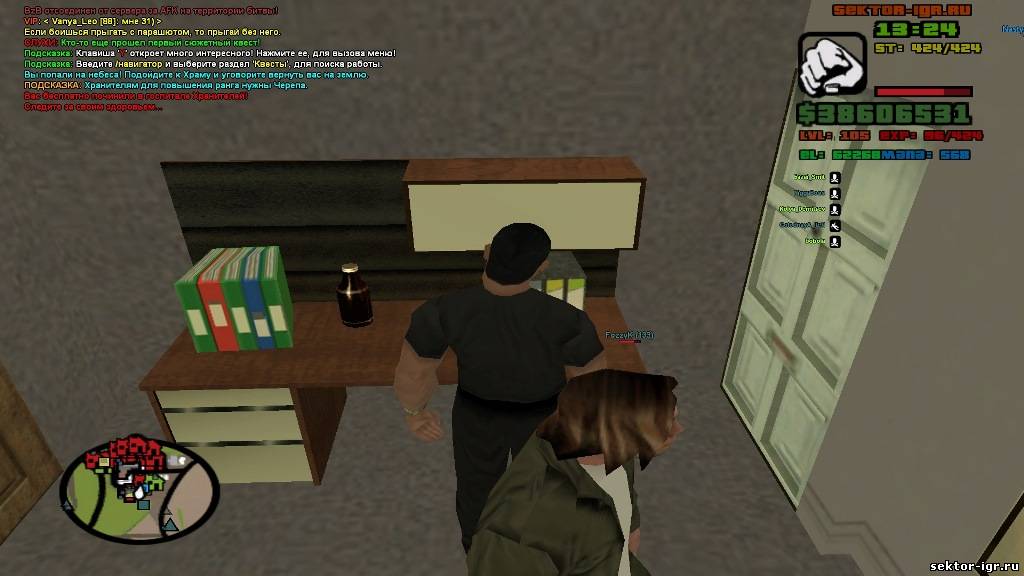
Task: Click the fist weapon icon
Action: (x=831, y=64)
